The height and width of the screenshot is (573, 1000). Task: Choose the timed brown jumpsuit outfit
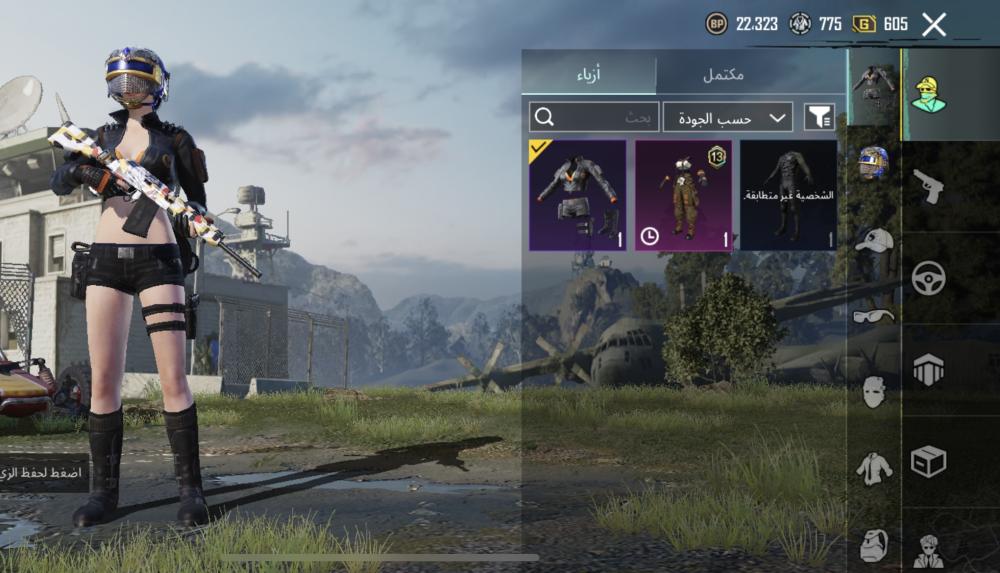point(683,195)
